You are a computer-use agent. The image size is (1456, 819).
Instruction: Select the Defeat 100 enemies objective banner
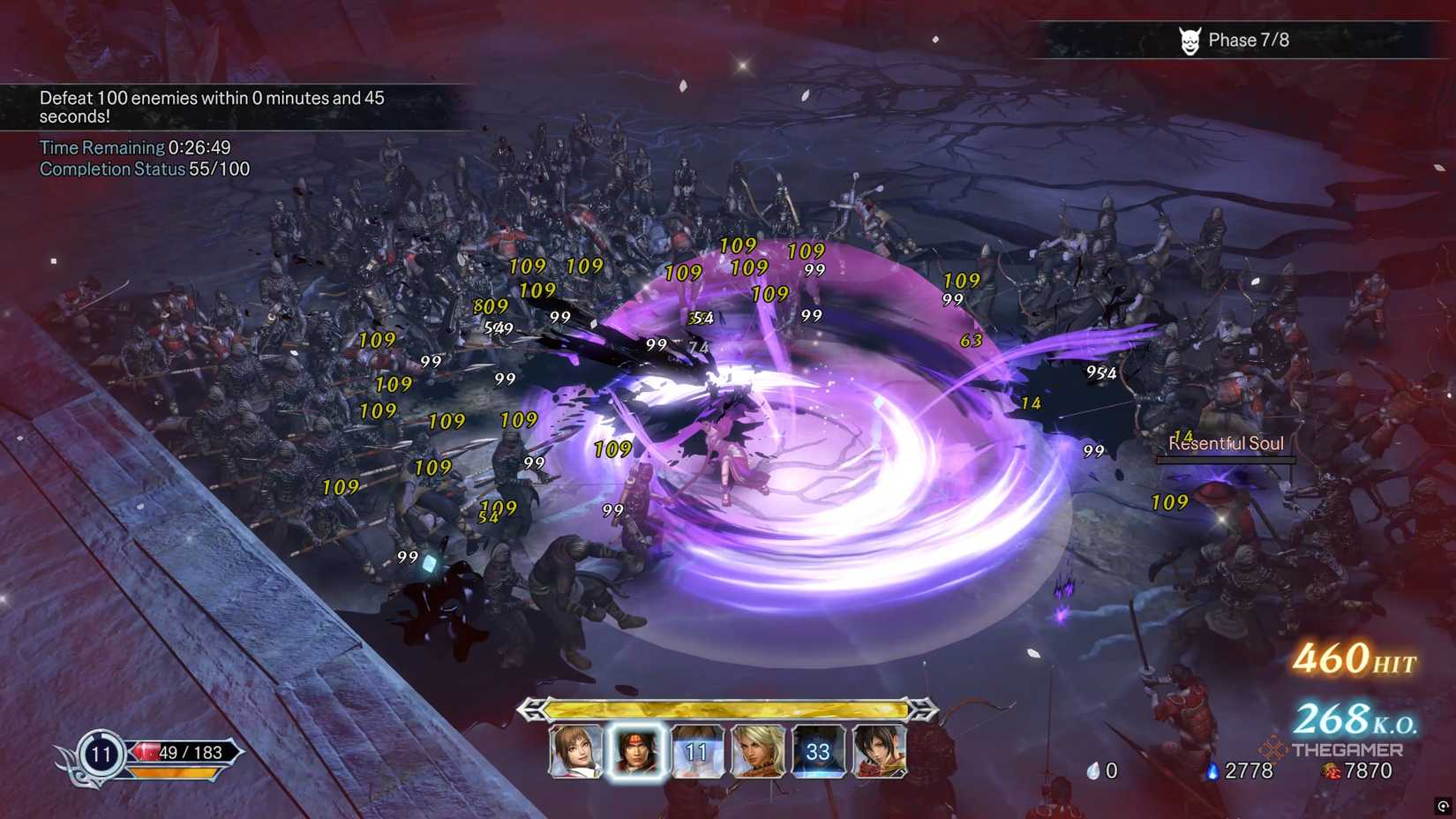[212, 106]
